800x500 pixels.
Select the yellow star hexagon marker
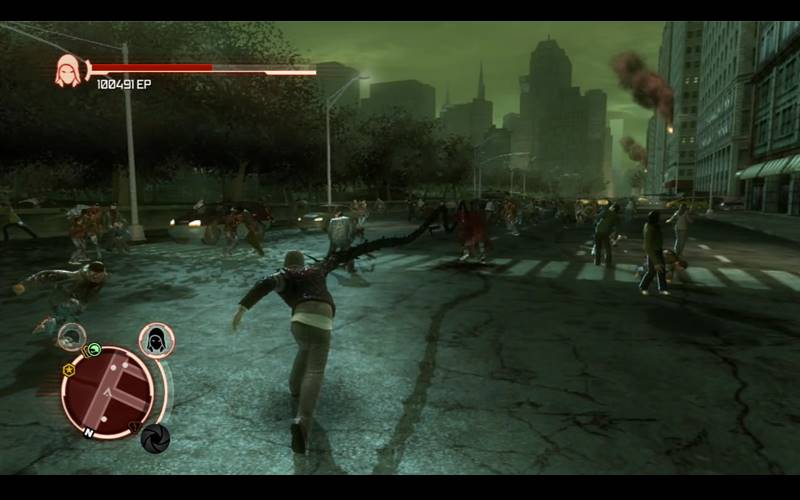click(x=68, y=369)
